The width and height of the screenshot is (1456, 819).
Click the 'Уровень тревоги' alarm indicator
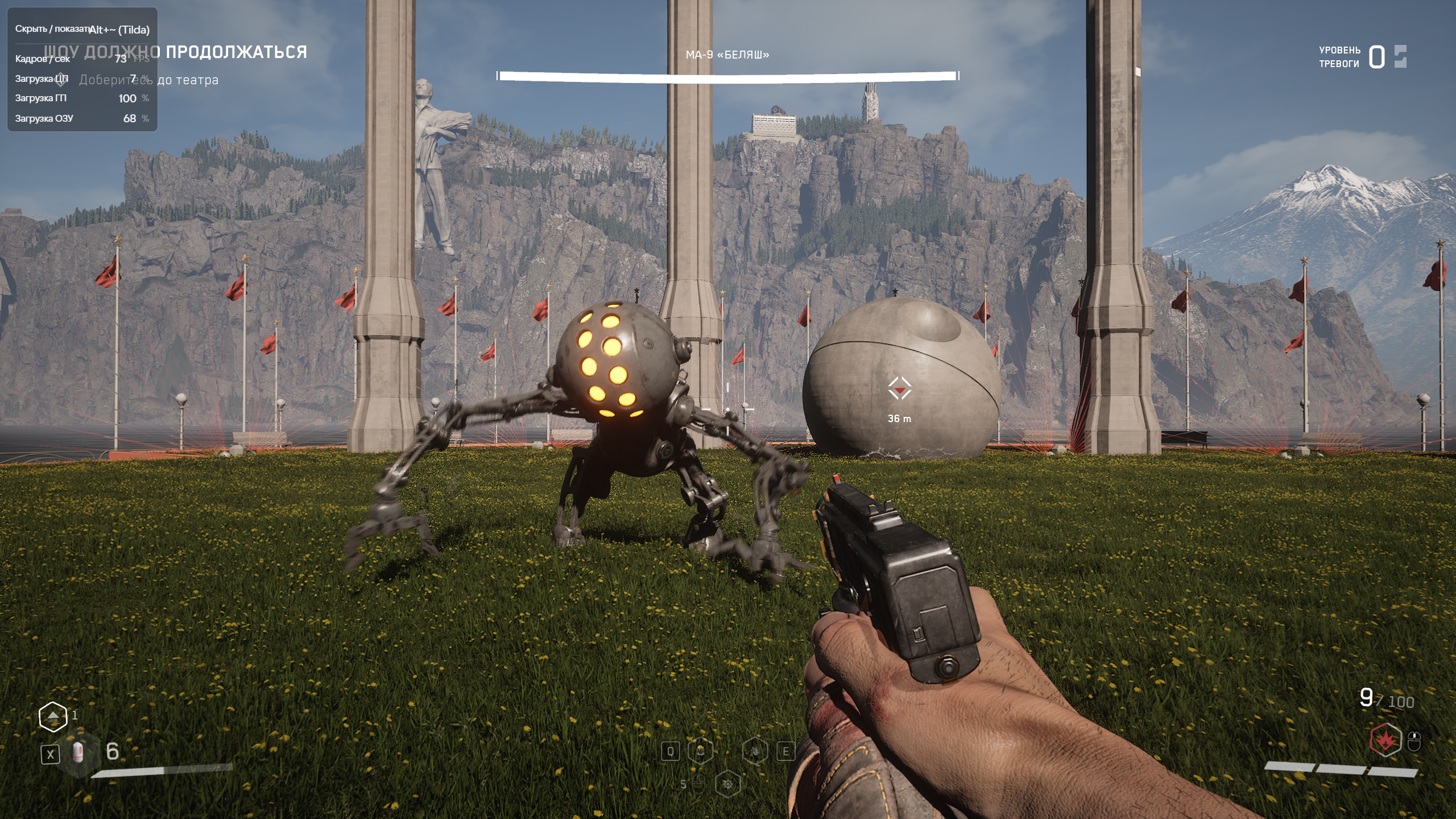point(1363,57)
